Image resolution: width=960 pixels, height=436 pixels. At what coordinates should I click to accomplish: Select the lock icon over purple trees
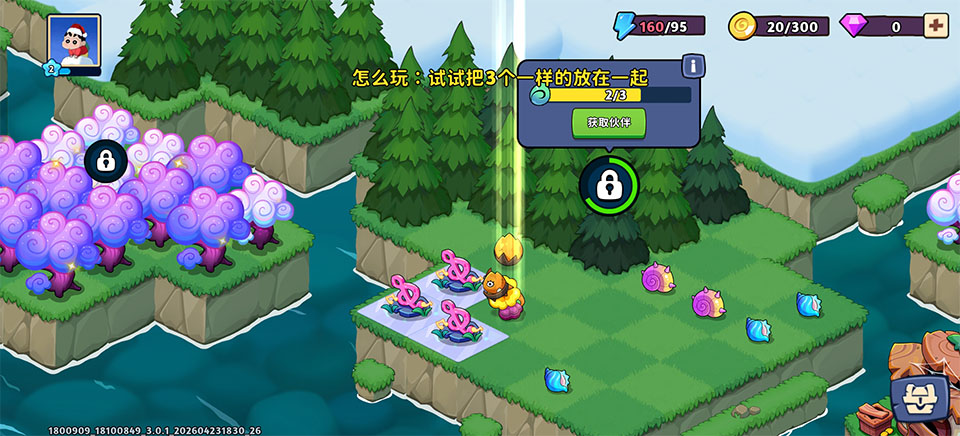coord(105,160)
